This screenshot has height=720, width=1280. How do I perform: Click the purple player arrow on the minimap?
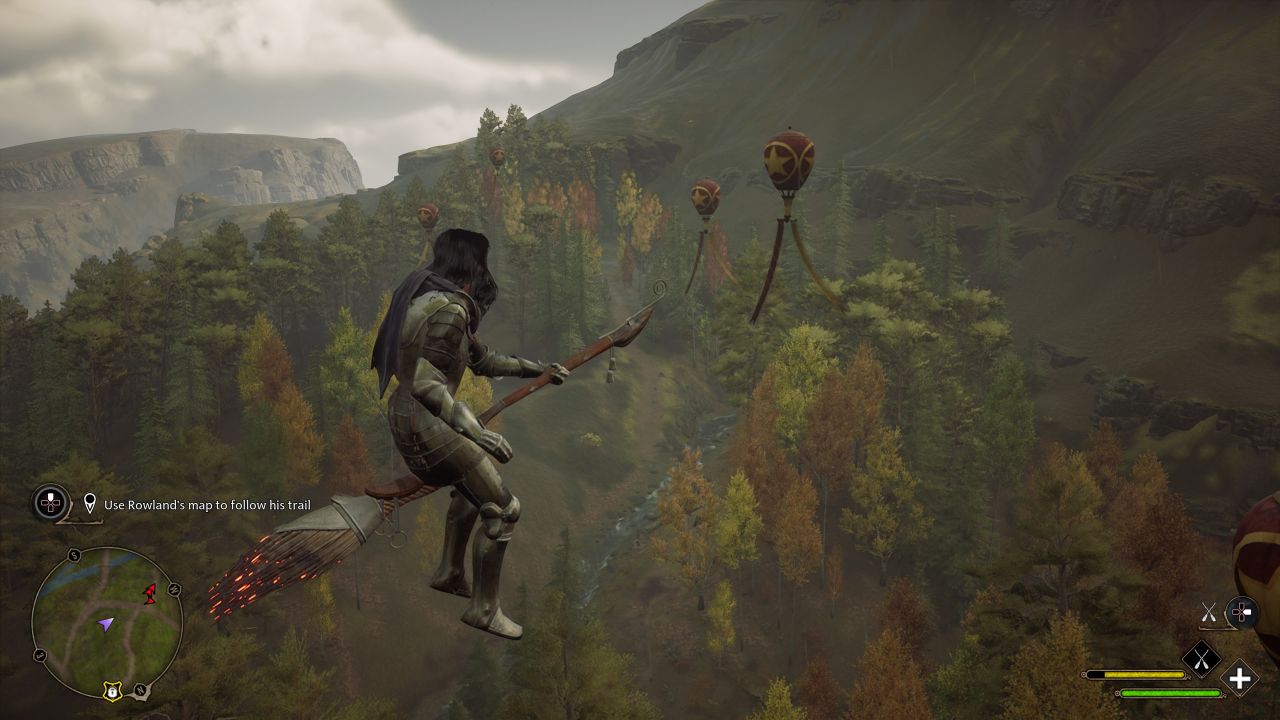pyautogui.click(x=106, y=623)
